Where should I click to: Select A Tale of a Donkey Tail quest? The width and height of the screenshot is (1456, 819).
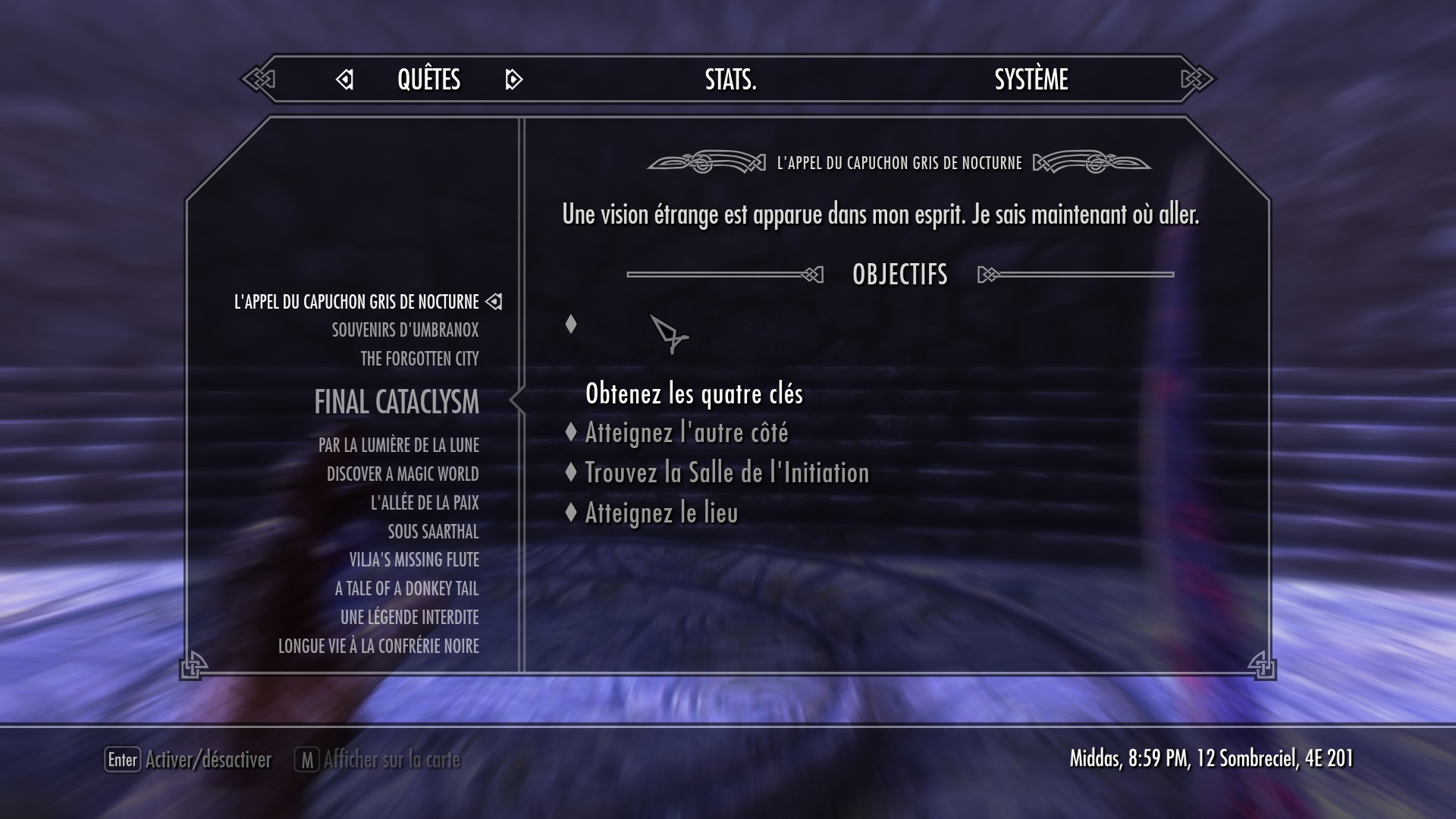[406, 588]
